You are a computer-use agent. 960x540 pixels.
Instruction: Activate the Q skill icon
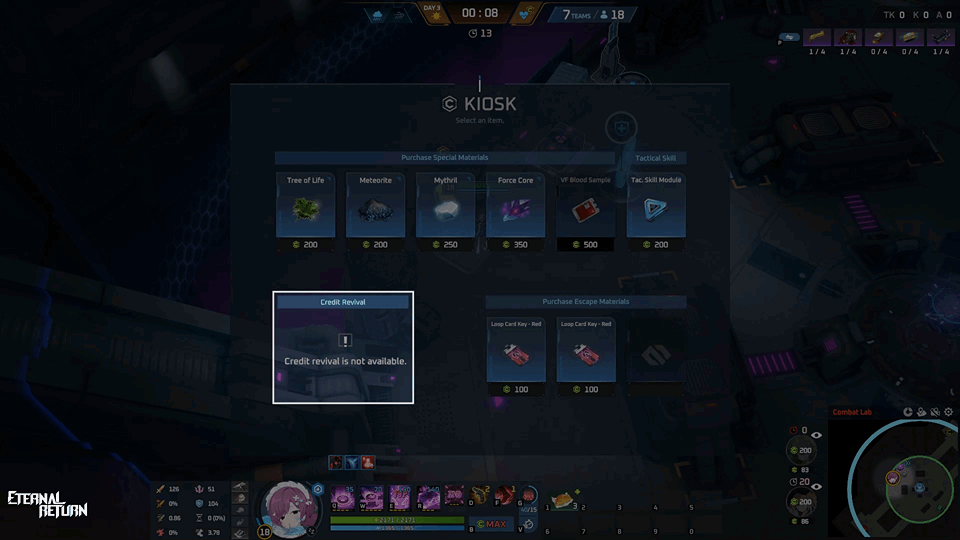344,496
